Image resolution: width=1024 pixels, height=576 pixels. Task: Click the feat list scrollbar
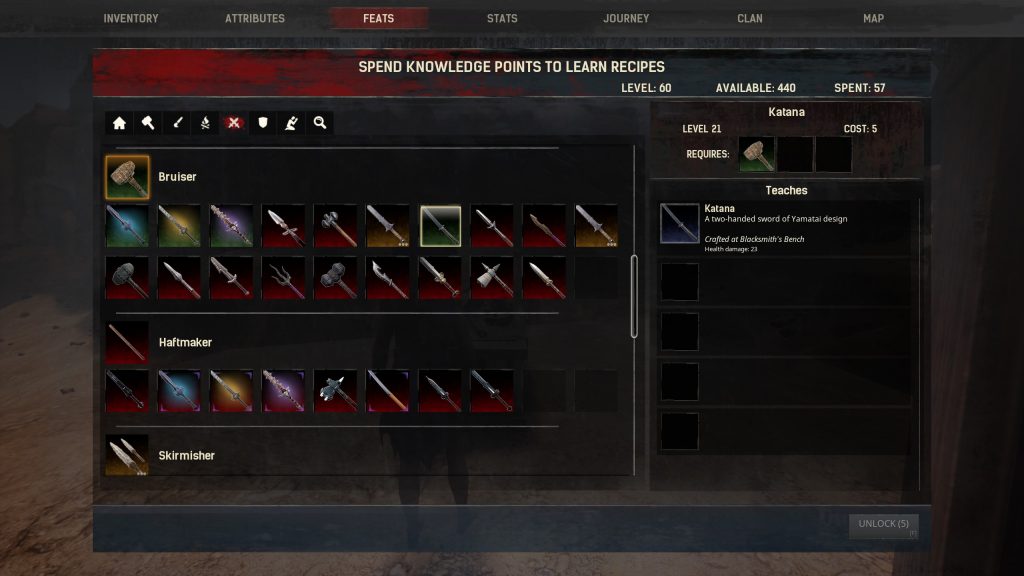[634, 296]
